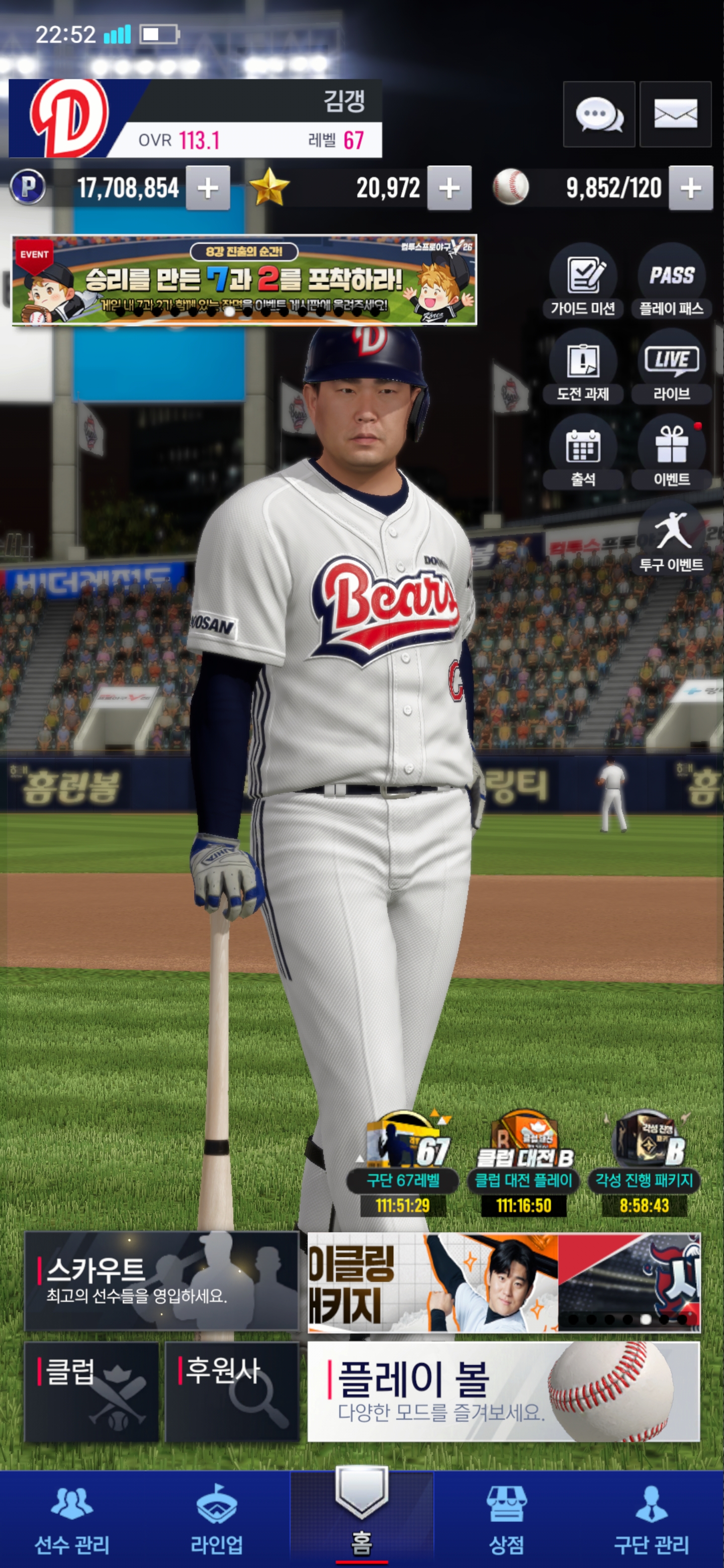Image resolution: width=724 pixels, height=1568 pixels.
Task: Open the mailbox envelope icon
Action: [x=675, y=115]
